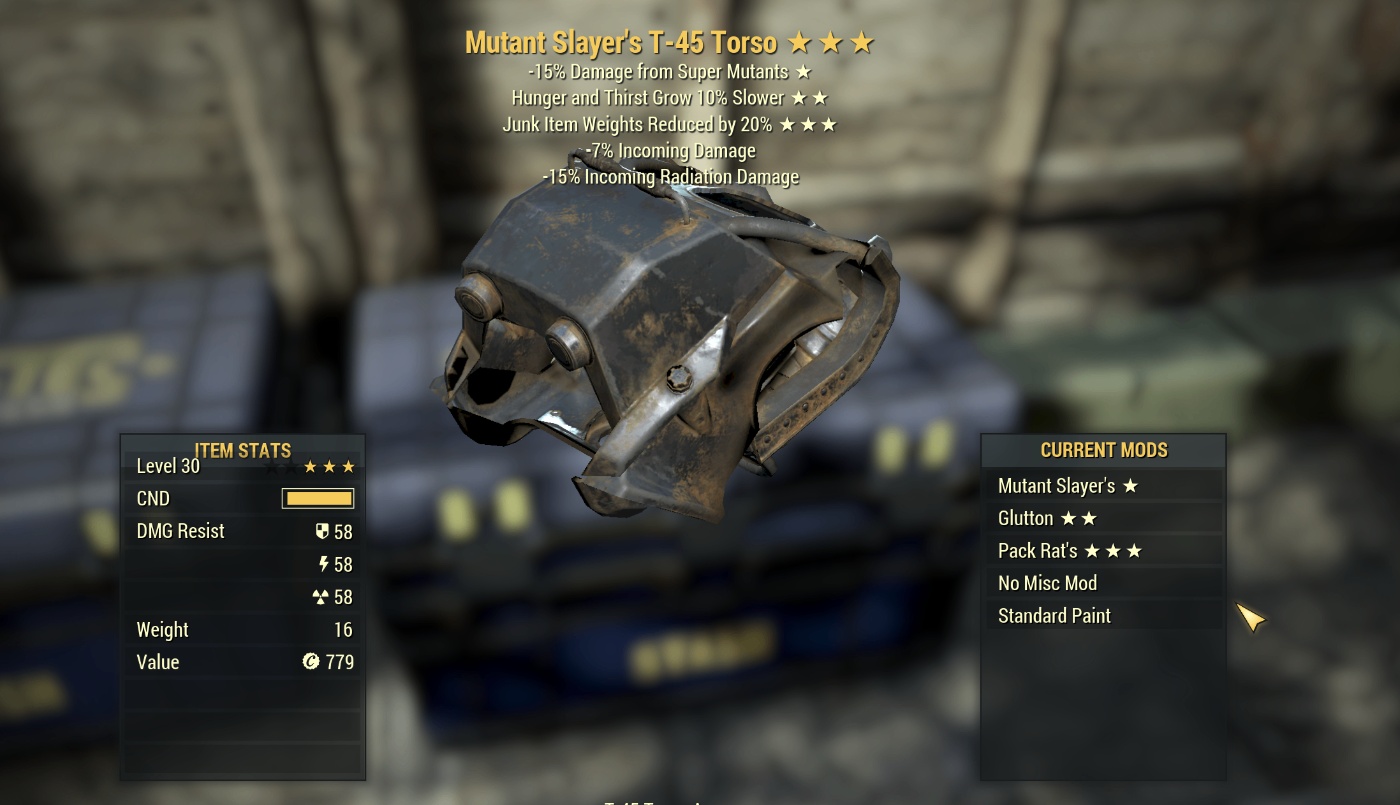Click the two stars on Glutton mod
1400x805 pixels.
pos(1080,518)
